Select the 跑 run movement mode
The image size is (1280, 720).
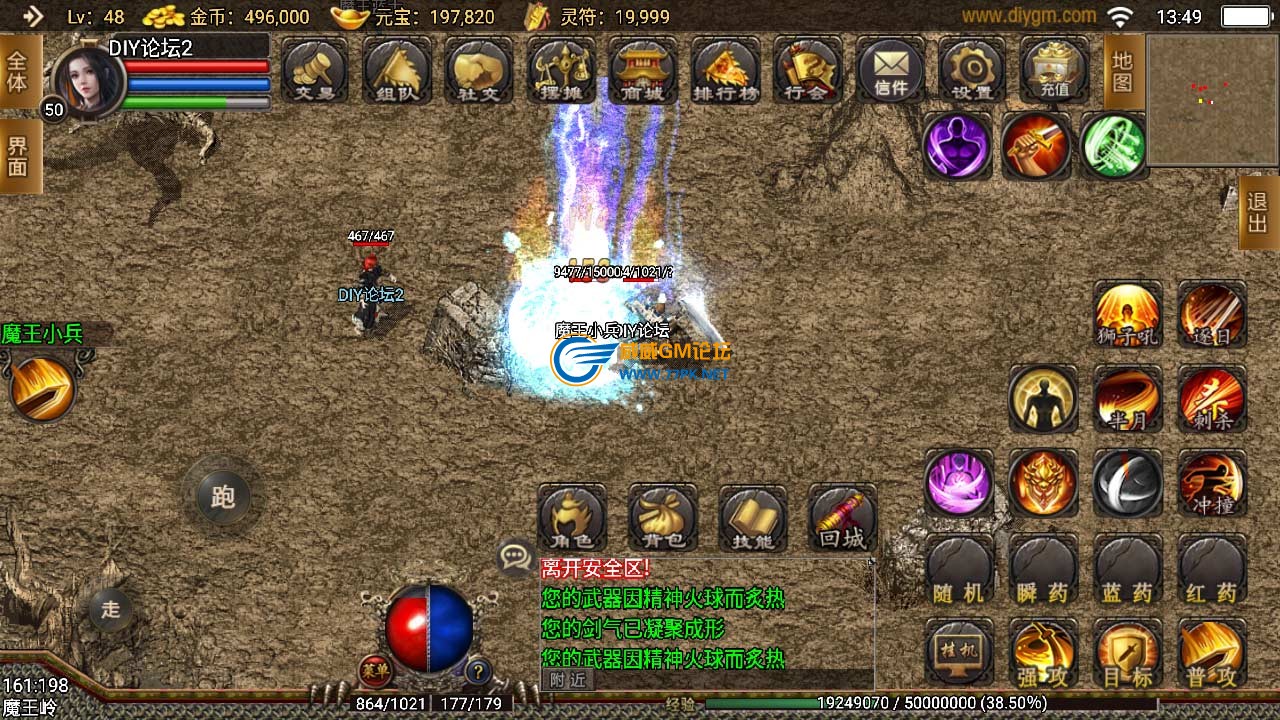[222, 496]
